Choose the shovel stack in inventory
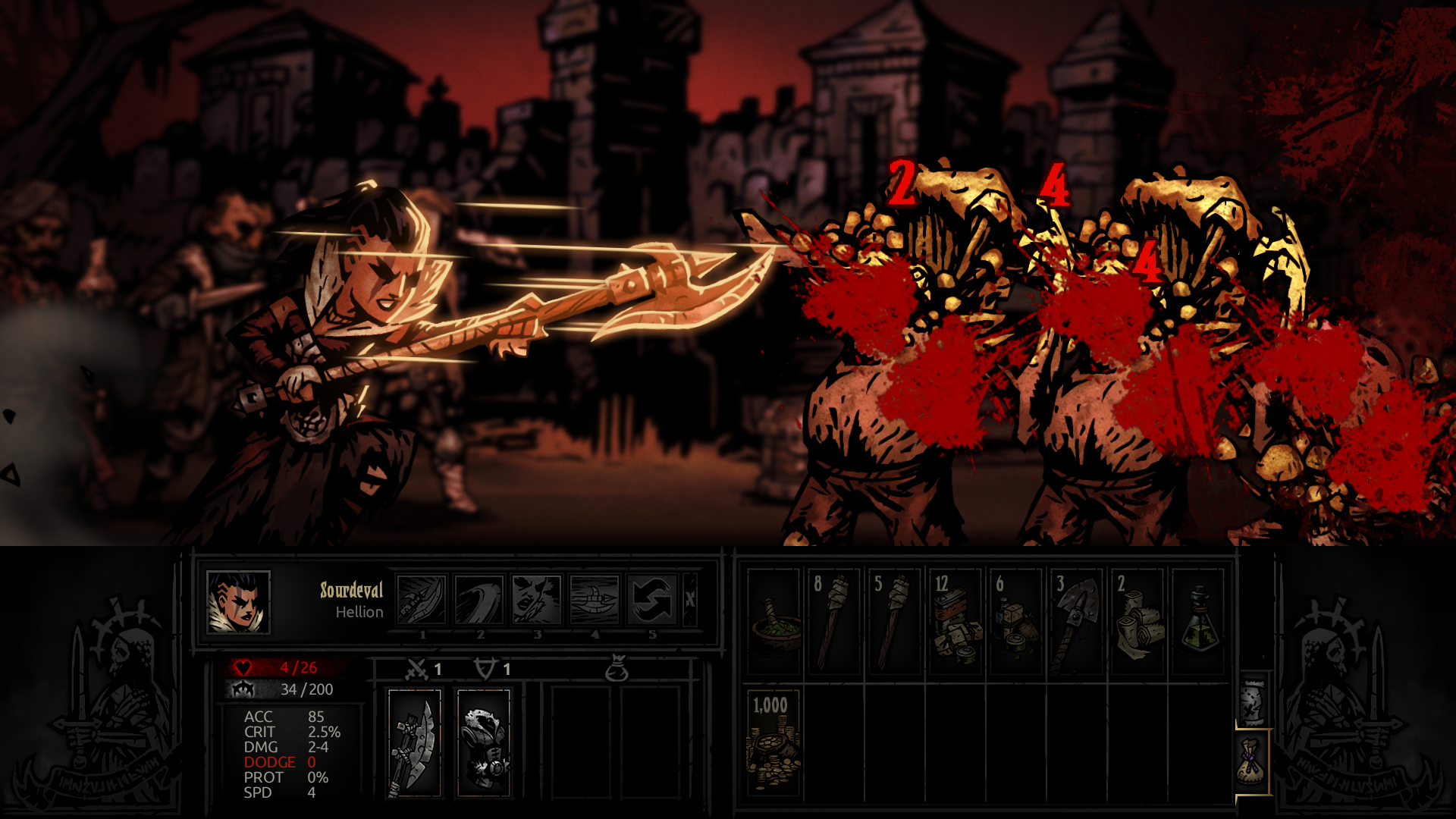This screenshot has height=819, width=1456. click(x=1077, y=622)
